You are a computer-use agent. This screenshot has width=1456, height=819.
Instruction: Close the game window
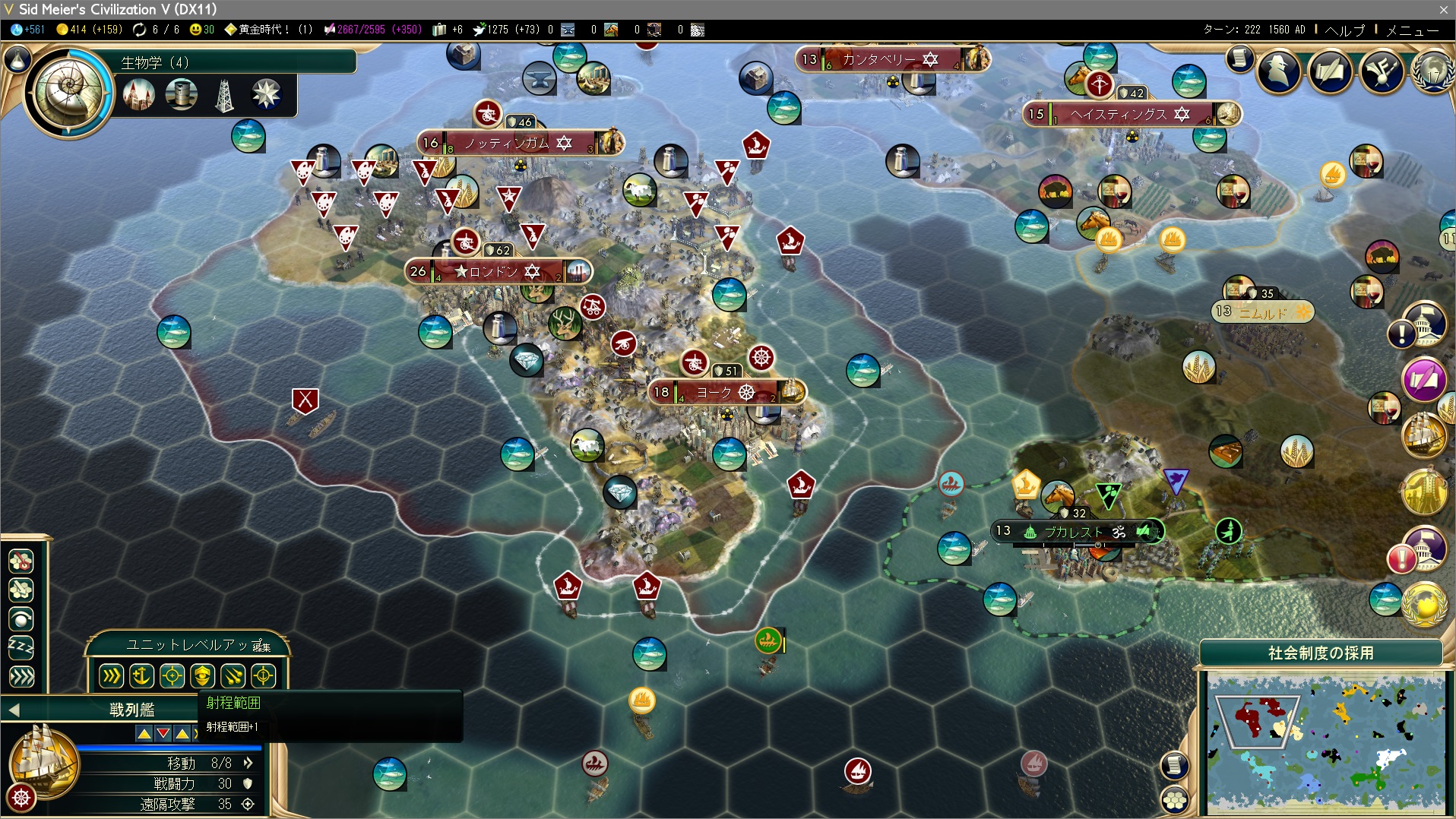click(1443, 9)
